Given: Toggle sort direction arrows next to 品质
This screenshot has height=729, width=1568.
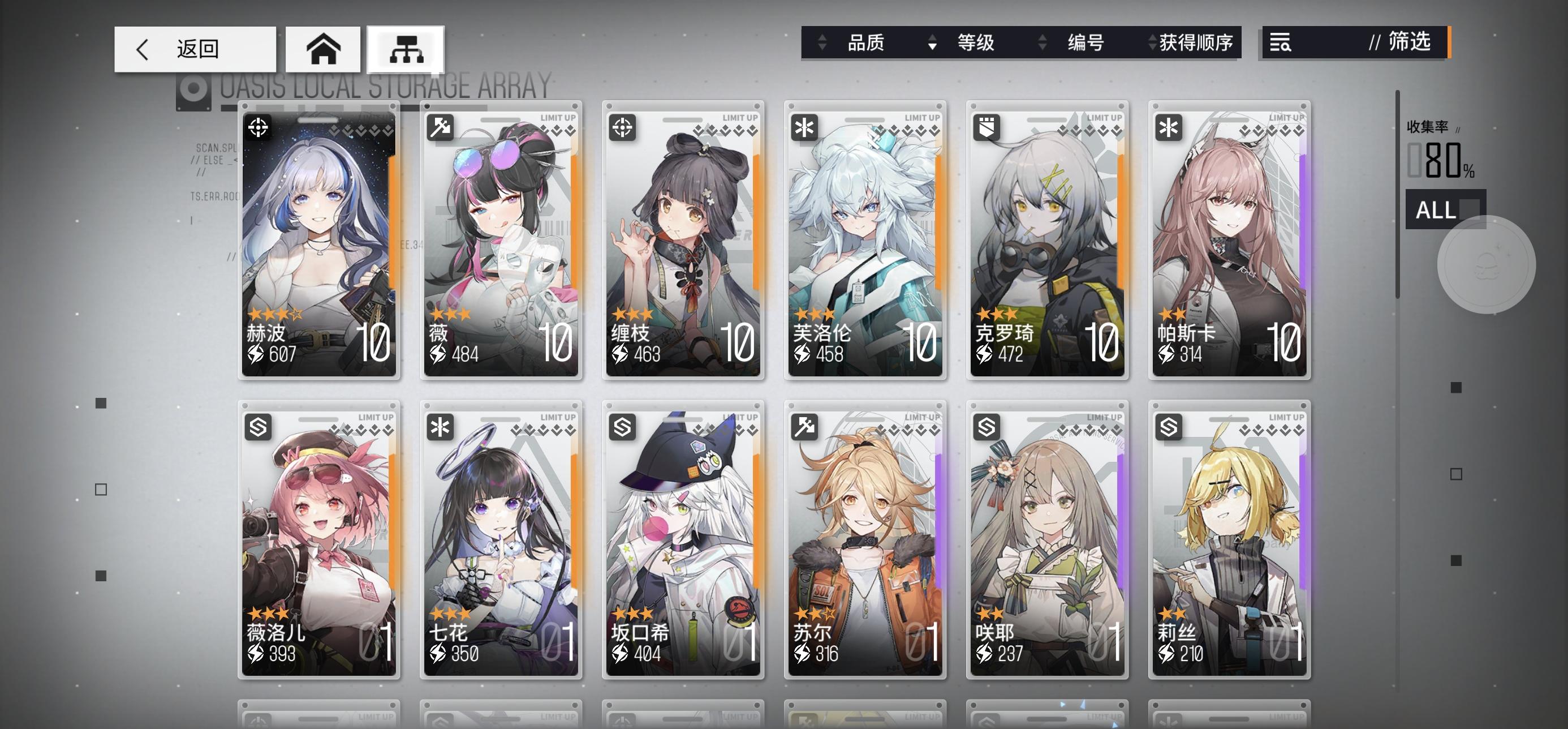Looking at the screenshot, I should [x=824, y=42].
